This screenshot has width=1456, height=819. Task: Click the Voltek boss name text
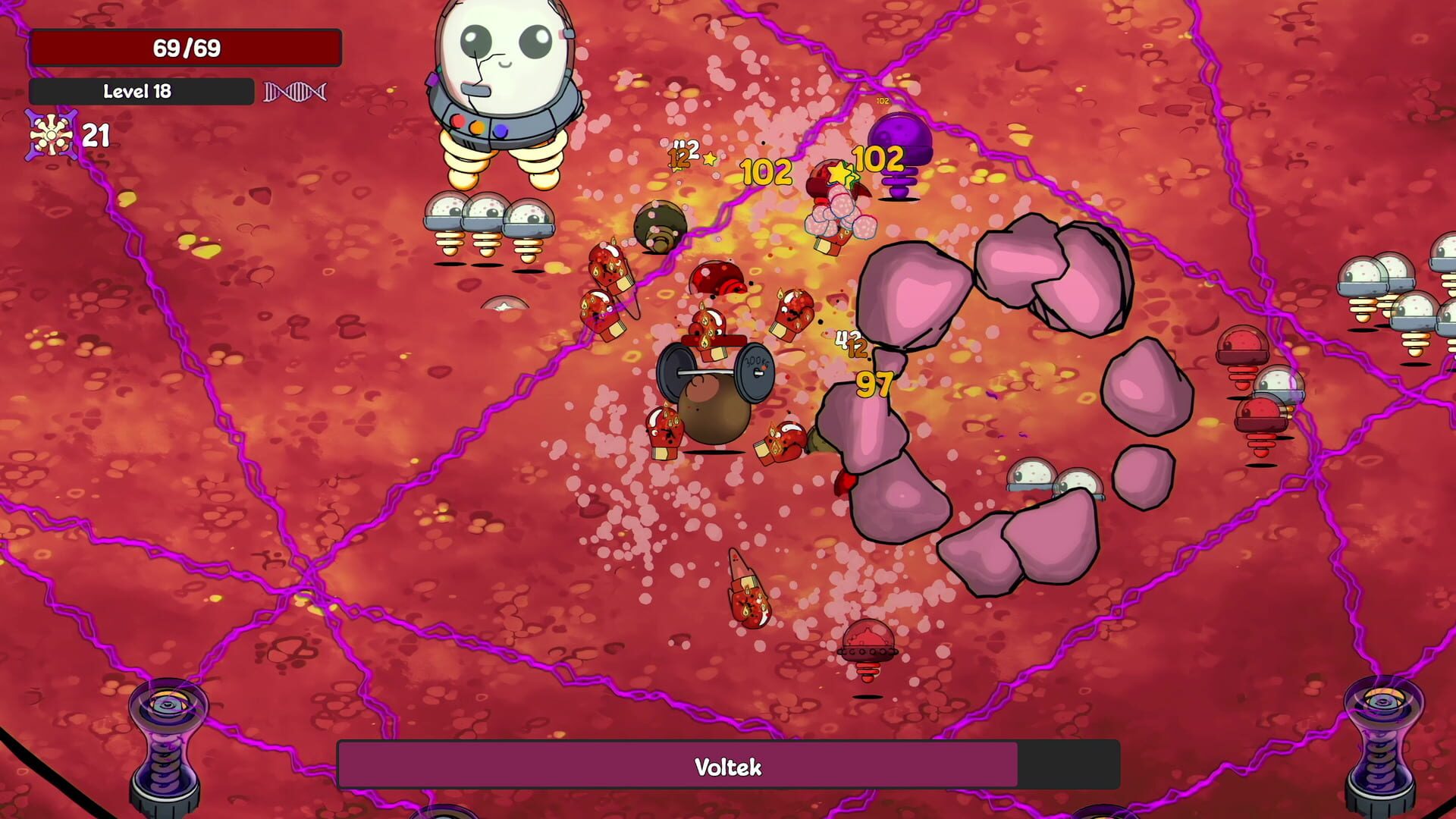click(x=726, y=767)
